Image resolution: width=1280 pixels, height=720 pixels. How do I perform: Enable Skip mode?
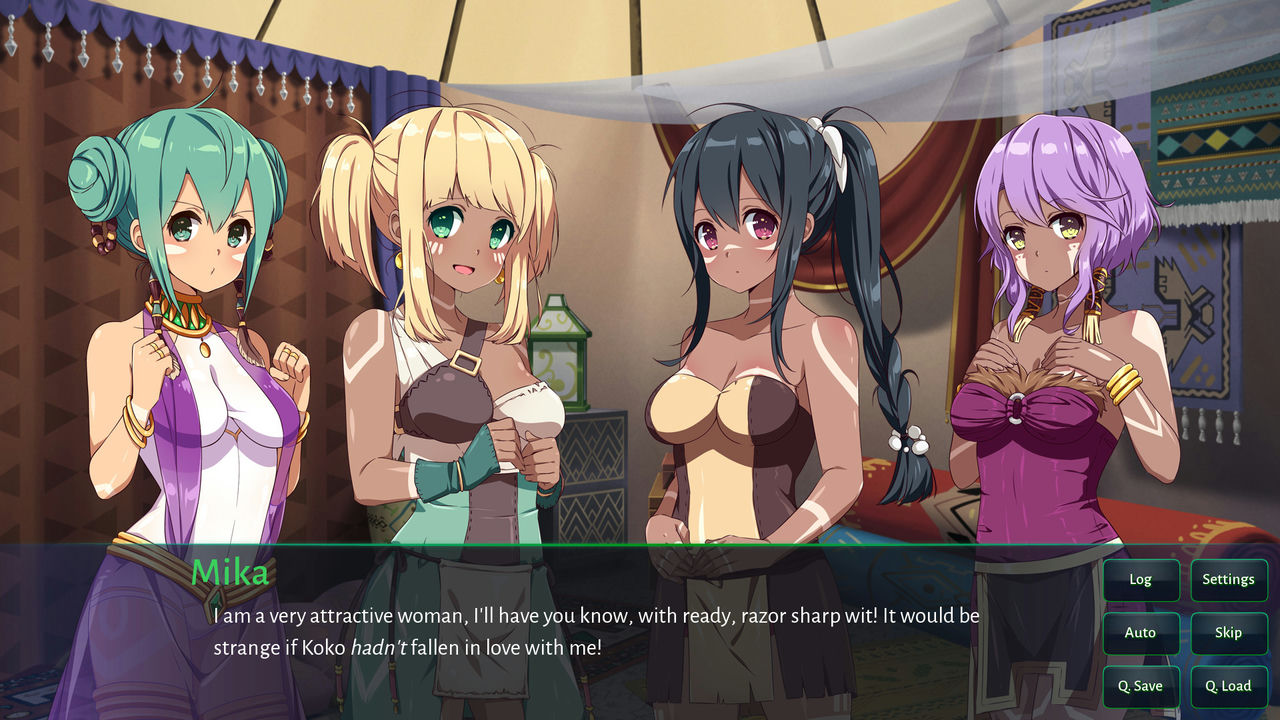[x=1229, y=632]
